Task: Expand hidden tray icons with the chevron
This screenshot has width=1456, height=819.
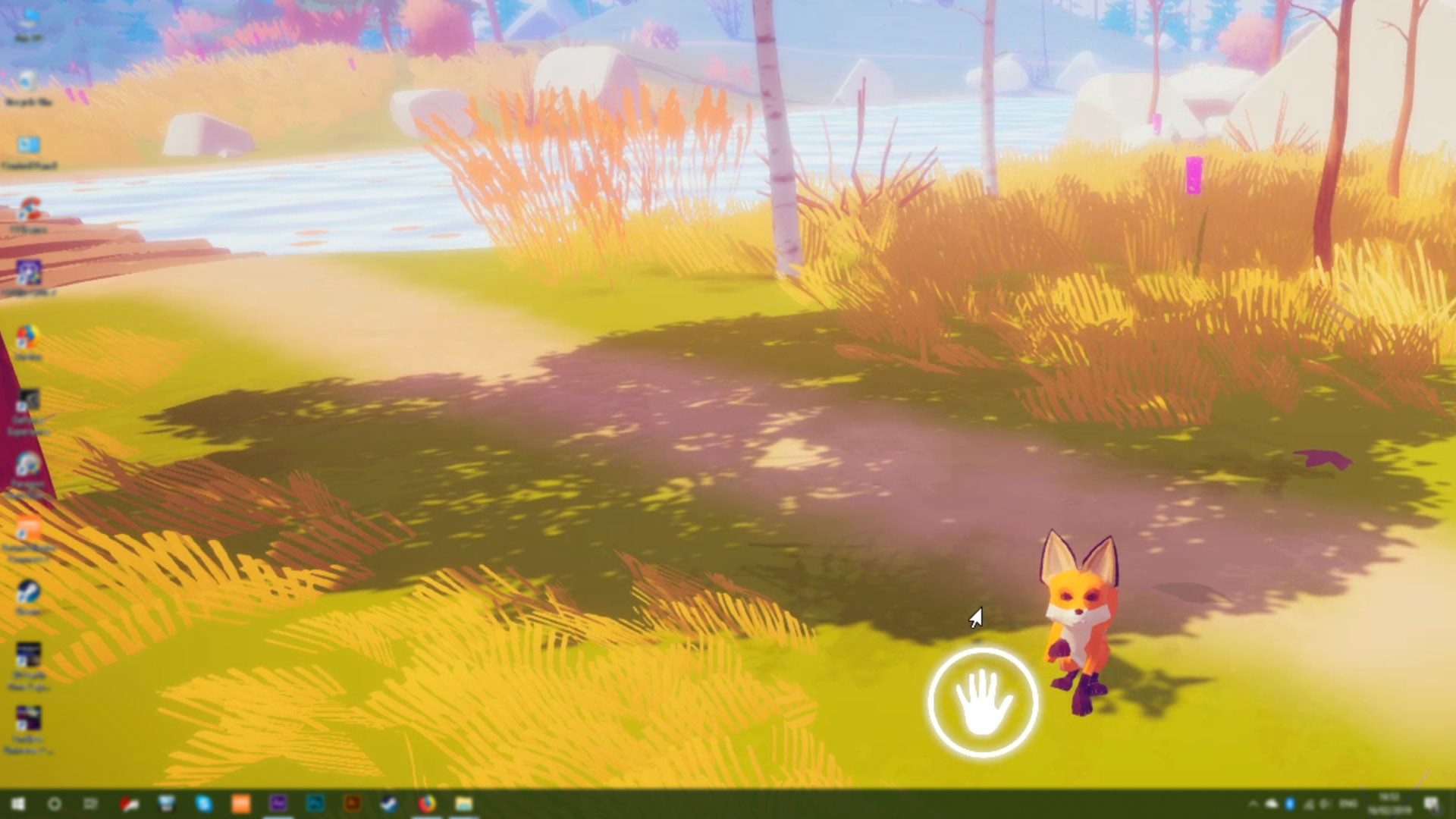Action: 1253,805
